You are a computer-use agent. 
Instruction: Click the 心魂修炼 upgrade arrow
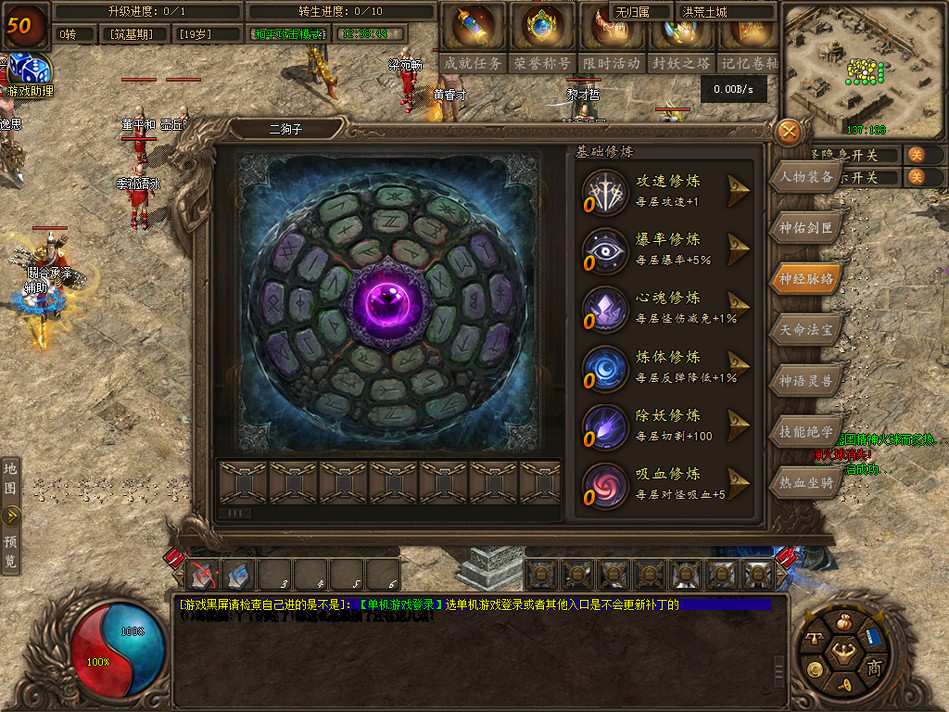tap(739, 306)
